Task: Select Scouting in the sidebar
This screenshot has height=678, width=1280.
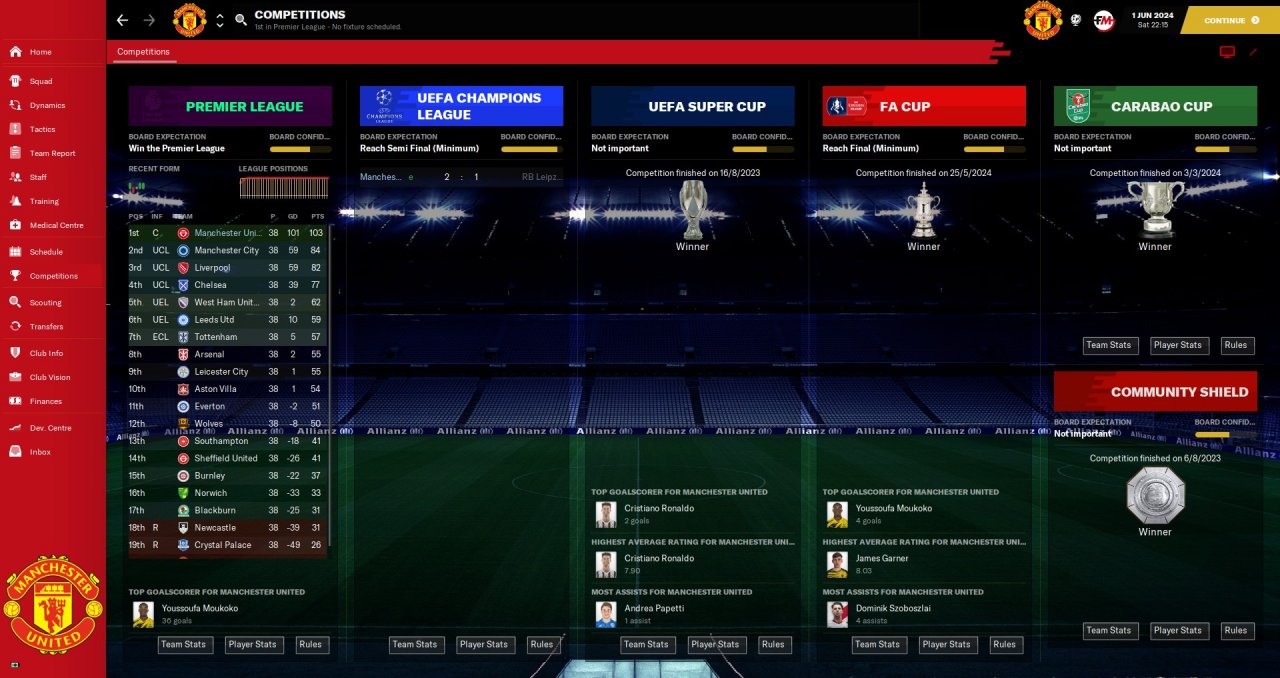Action: click(x=45, y=302)
